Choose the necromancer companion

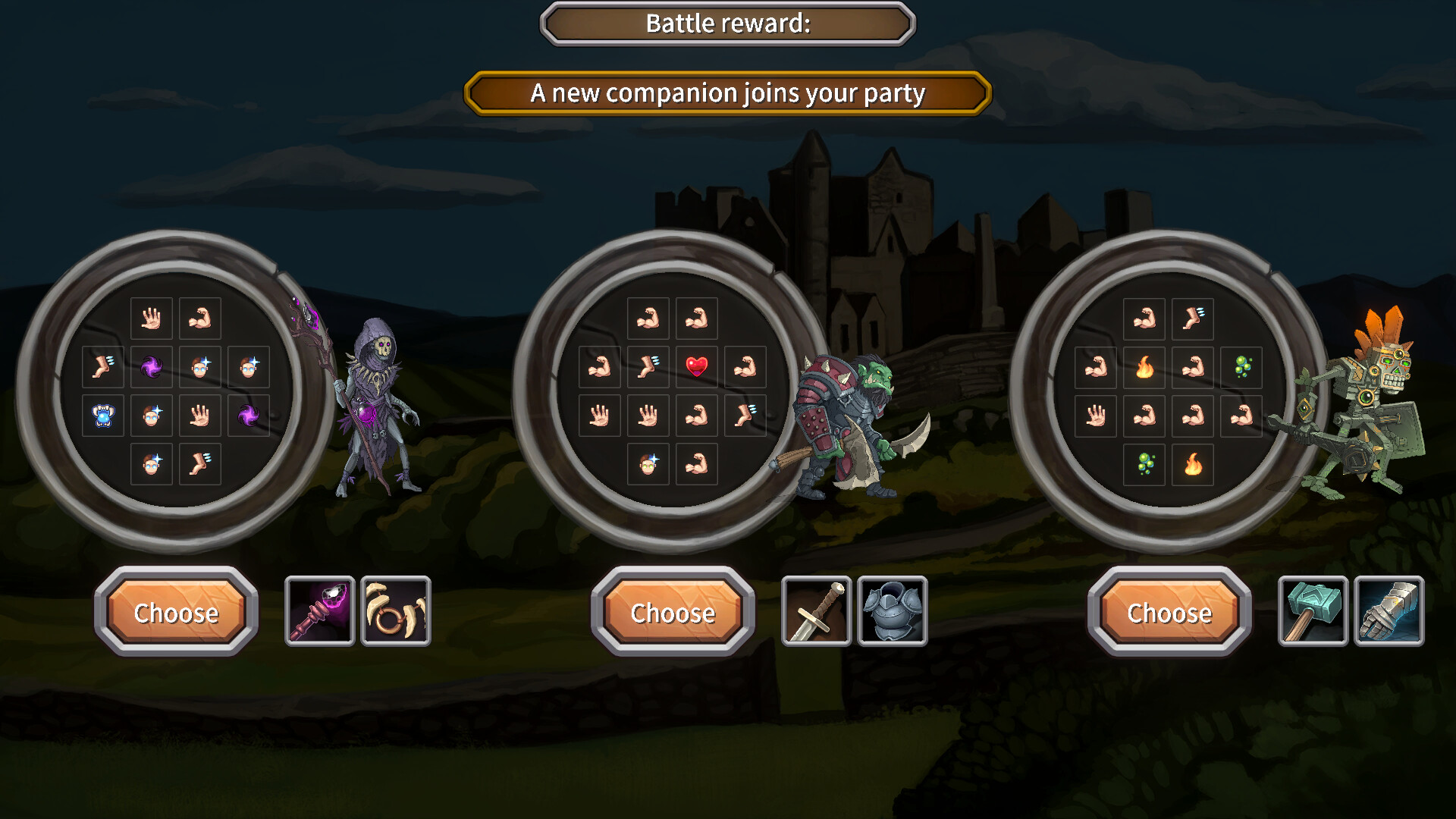[176, 613]
